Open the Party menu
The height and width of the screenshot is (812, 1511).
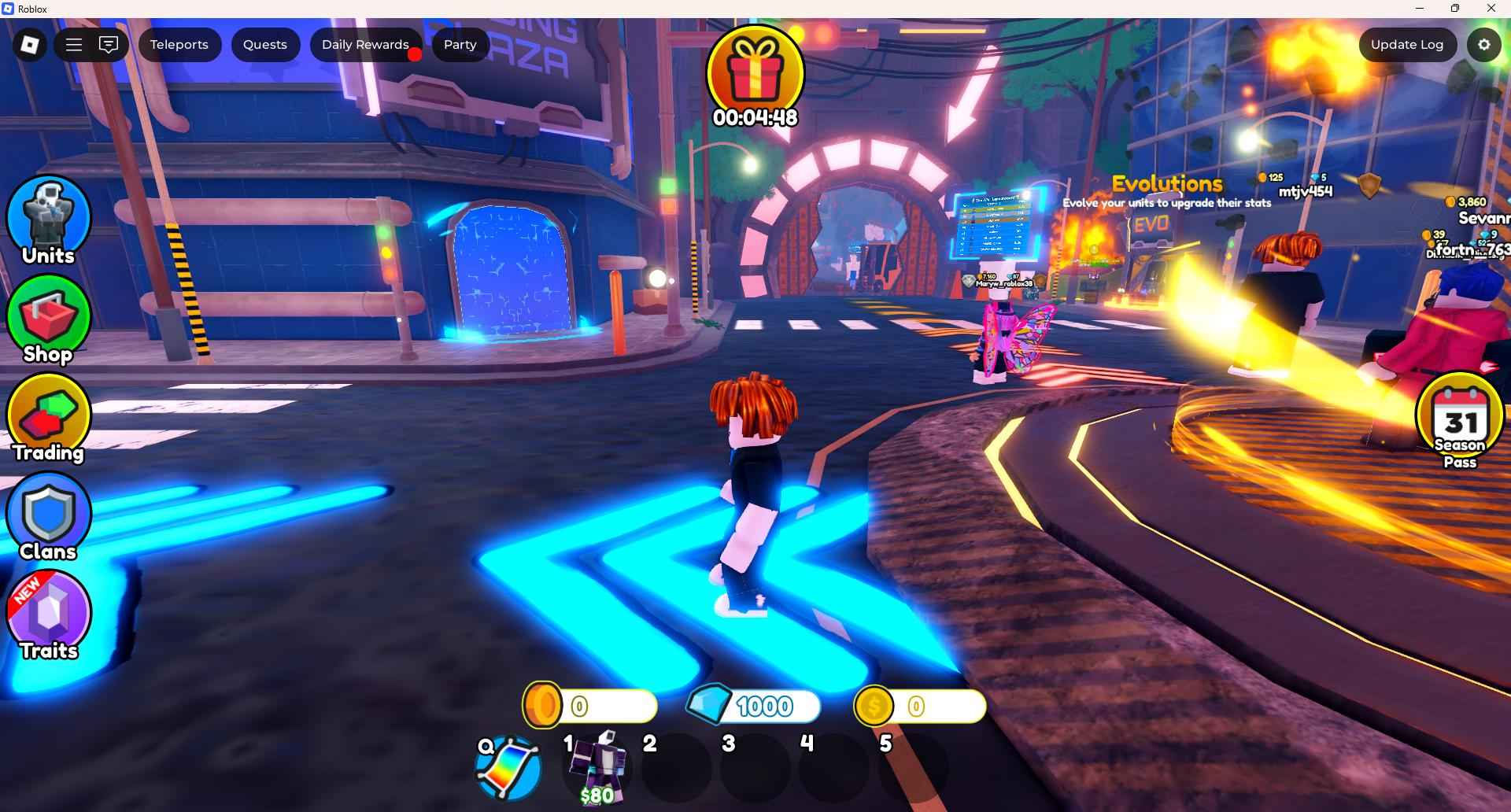(x=460, y=45)
